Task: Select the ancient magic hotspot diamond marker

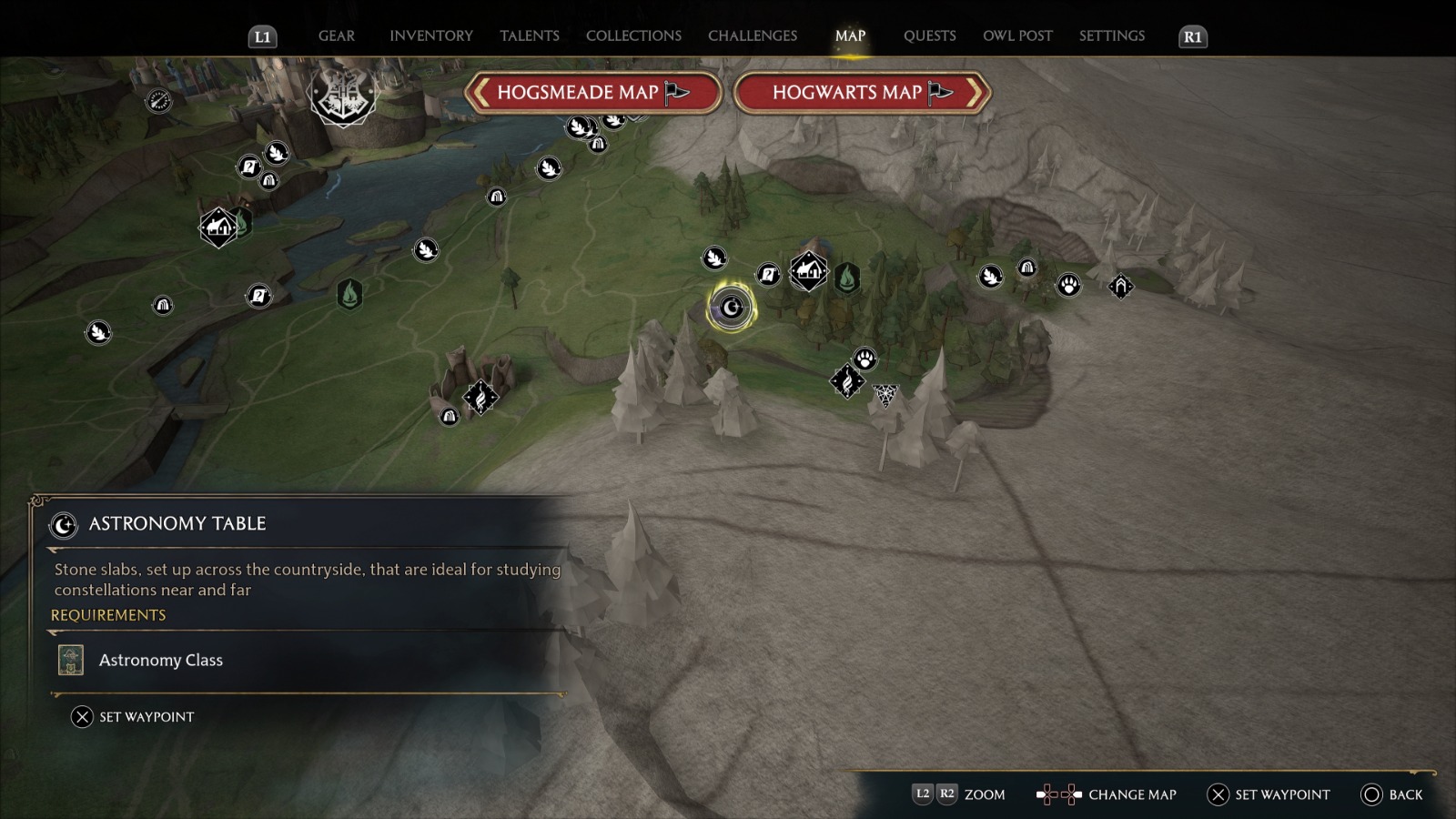Action: 846,379
